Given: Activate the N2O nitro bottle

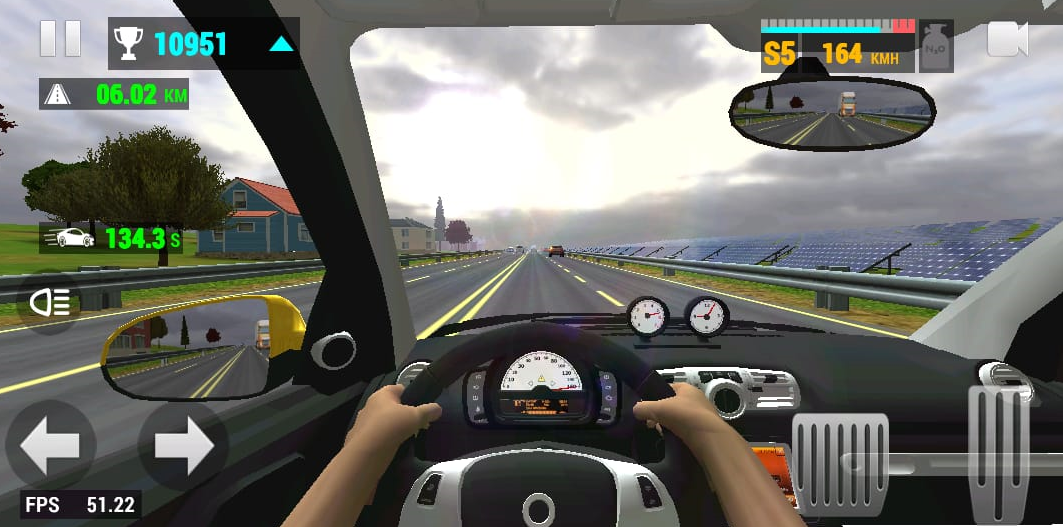Looking at the screenshot, I should (936, 46).
